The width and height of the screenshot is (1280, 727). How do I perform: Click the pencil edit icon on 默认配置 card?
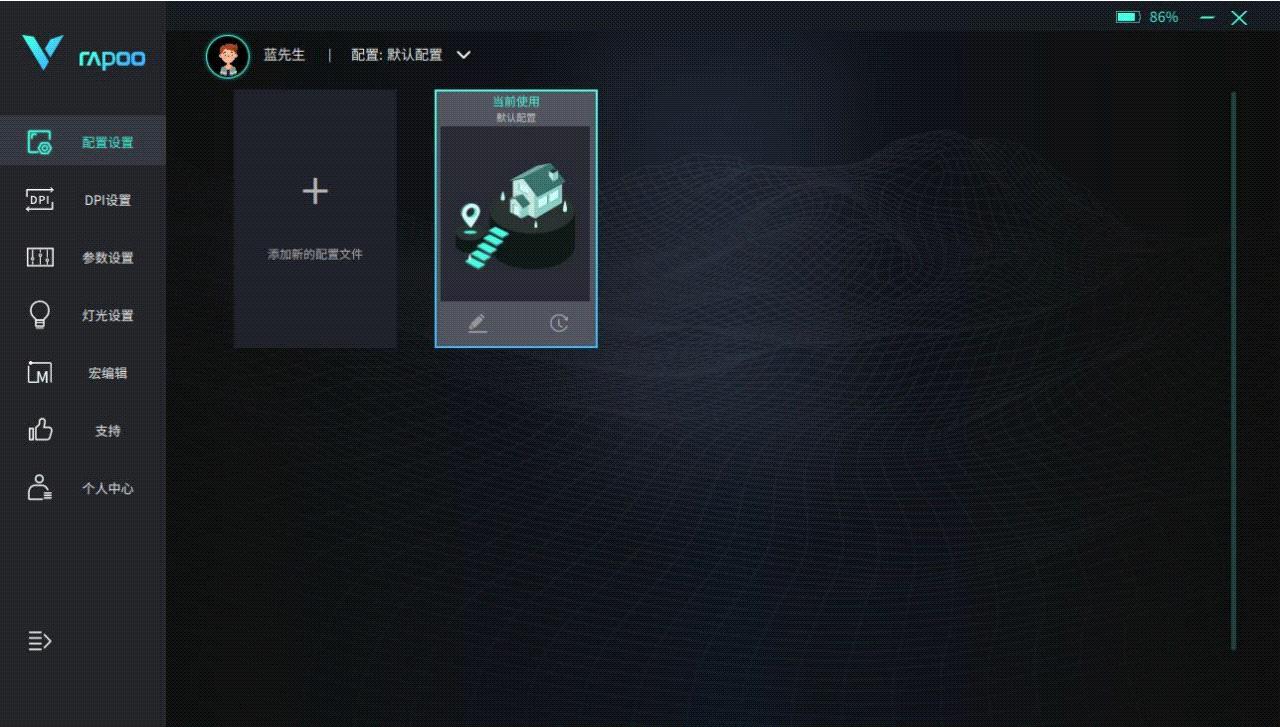pyautogui.click(x=478, y=322)
